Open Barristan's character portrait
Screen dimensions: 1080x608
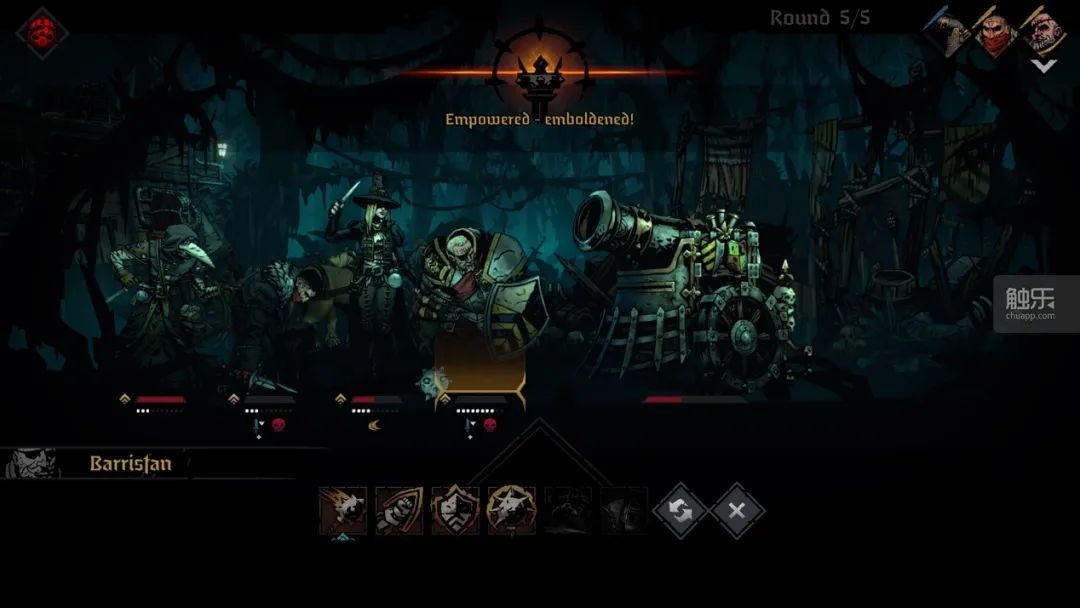click(x=32, y=464)
